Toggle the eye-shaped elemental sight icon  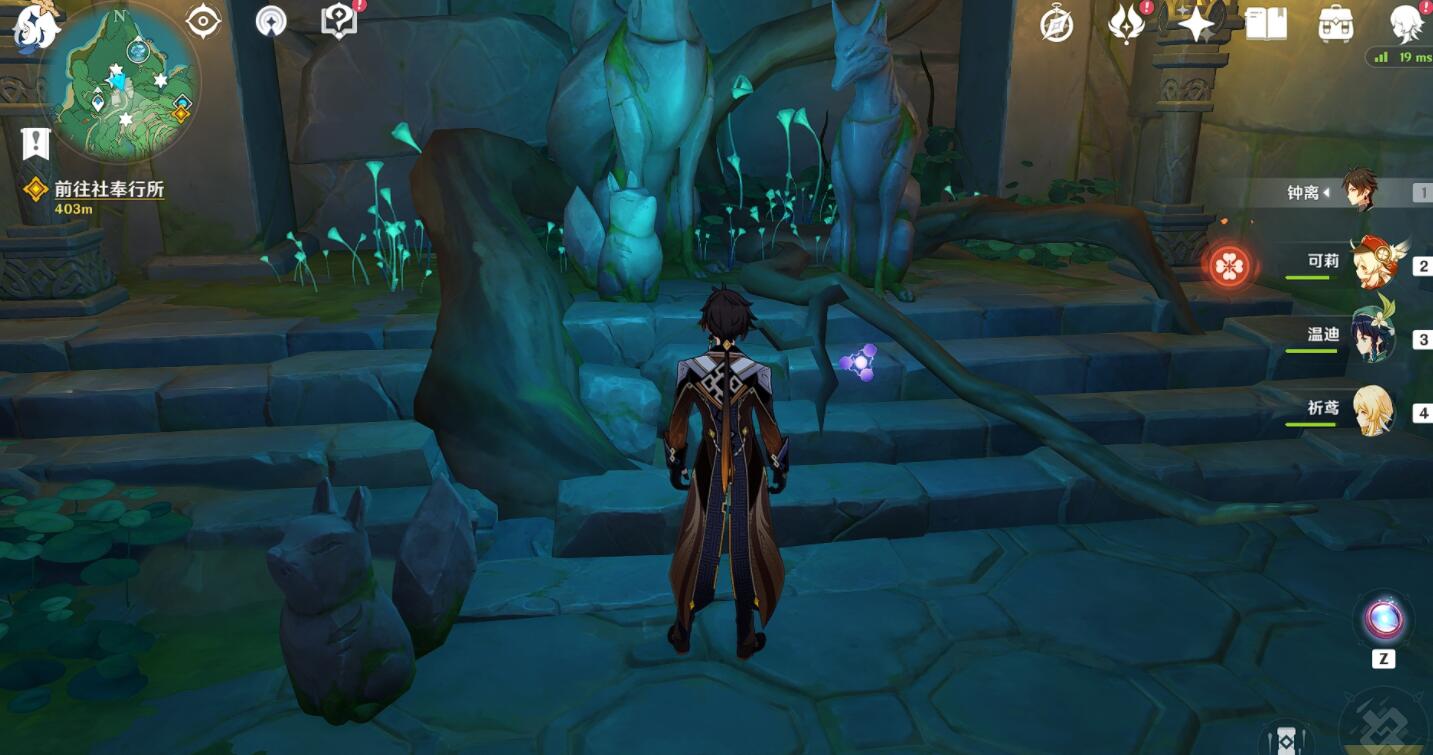[203, 21]
